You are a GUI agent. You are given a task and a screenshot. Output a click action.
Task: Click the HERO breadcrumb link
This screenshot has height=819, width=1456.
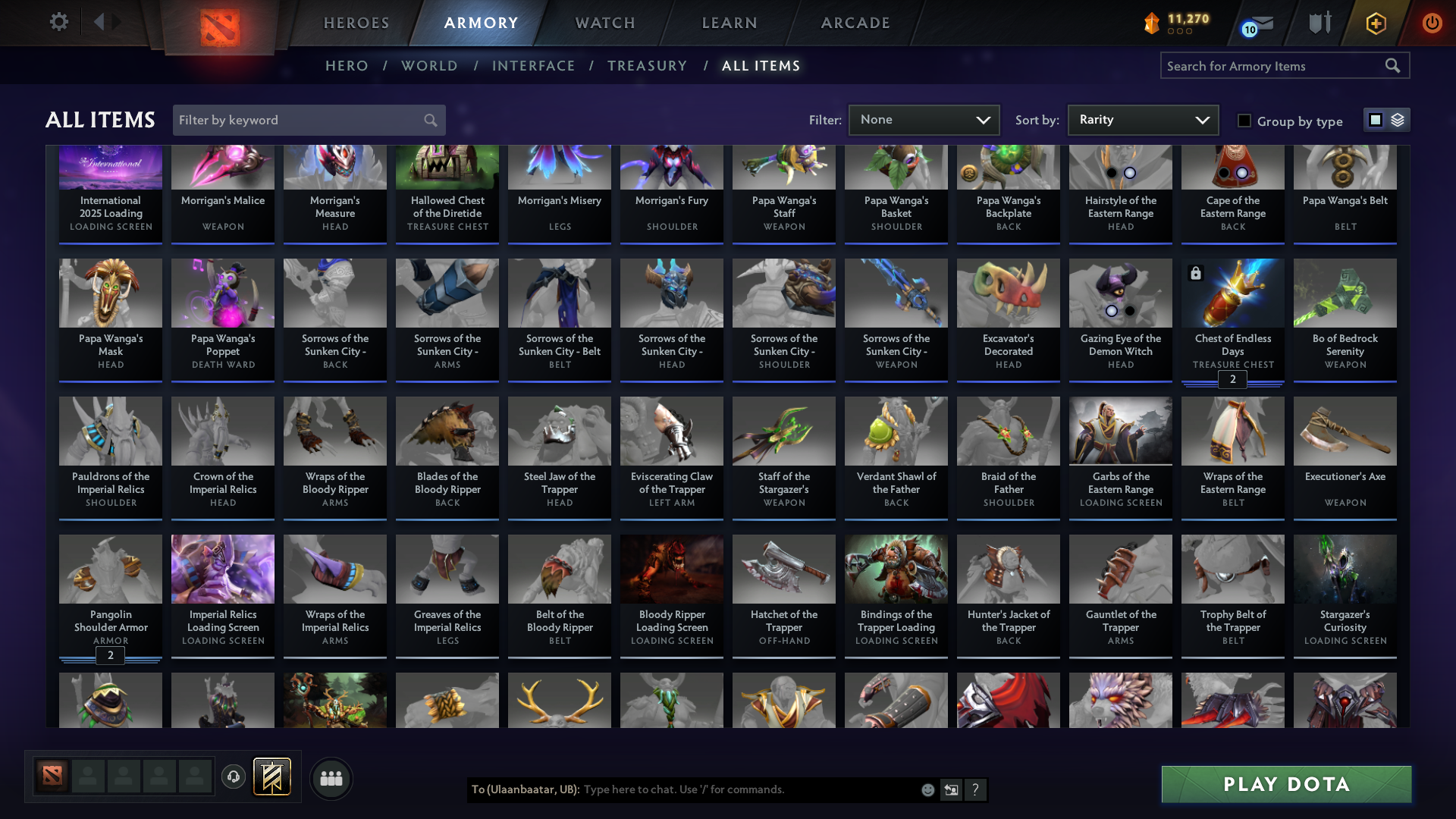pyautogui.click(x=347, y=66)
